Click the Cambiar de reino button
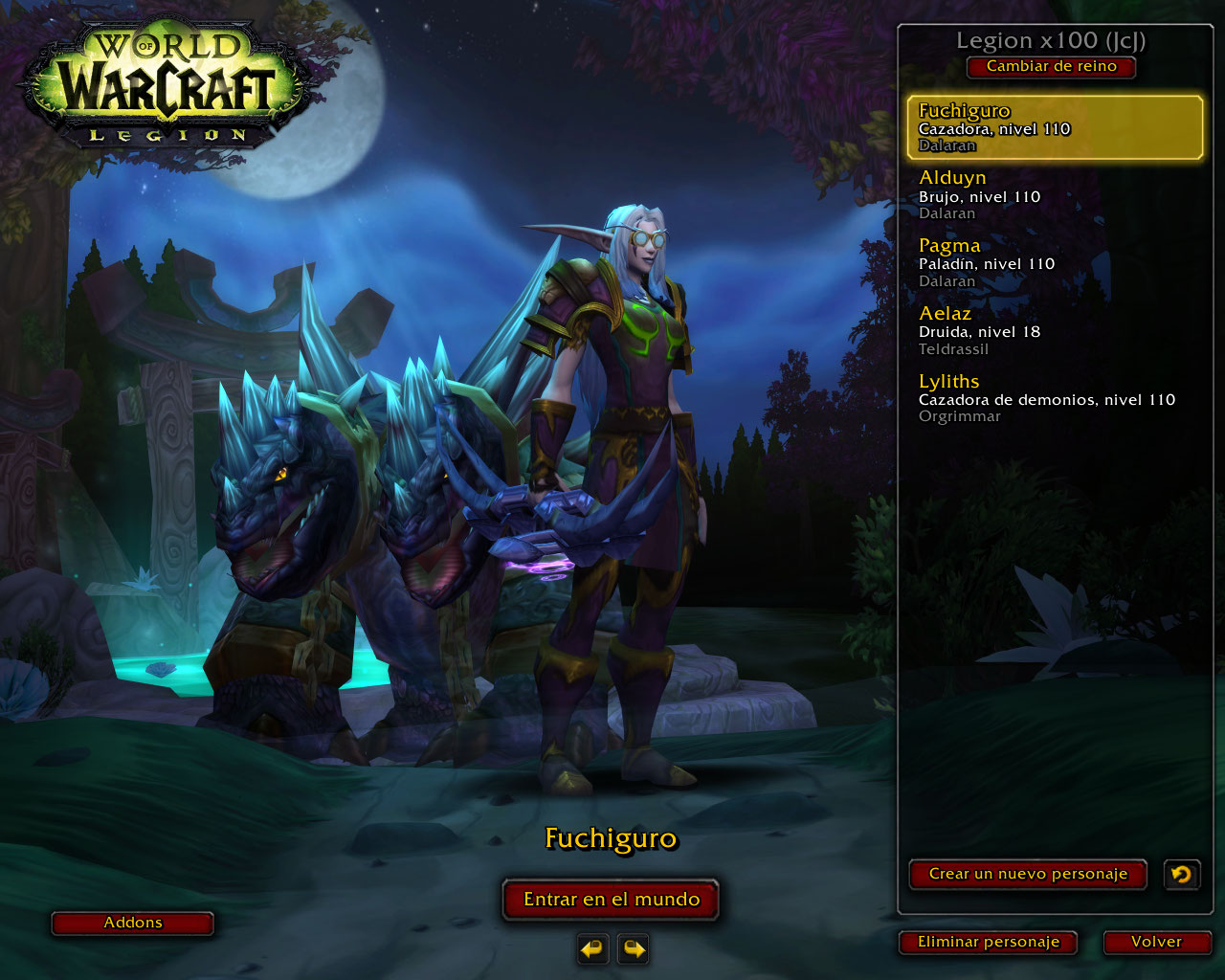Image resolution: width=1225 pixels, height=980 pixels. [1051, 67]
